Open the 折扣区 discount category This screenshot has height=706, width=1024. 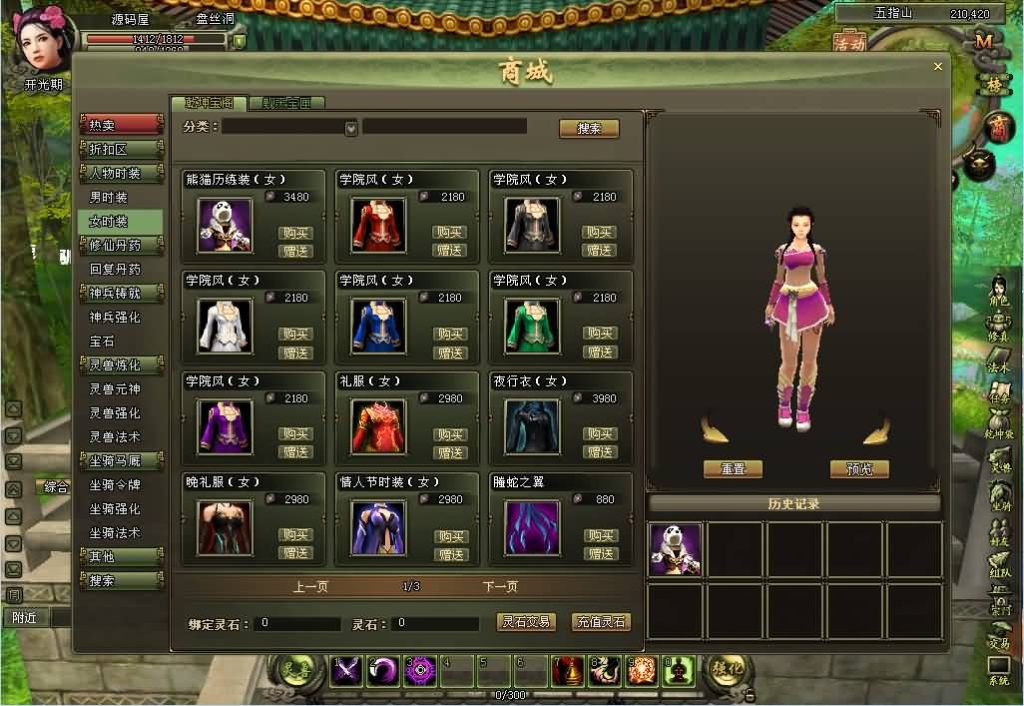121,149
